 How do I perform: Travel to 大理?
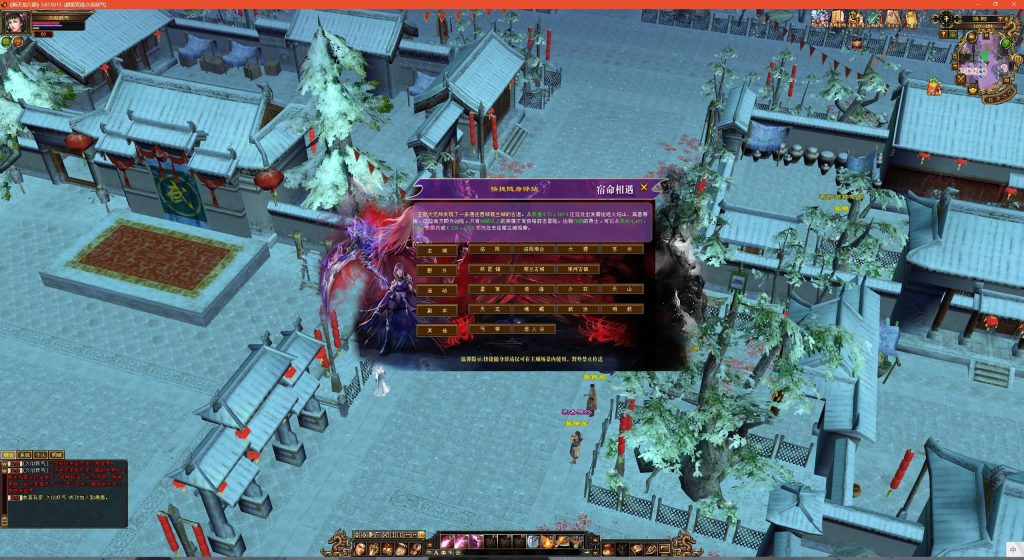pos(578,251)
